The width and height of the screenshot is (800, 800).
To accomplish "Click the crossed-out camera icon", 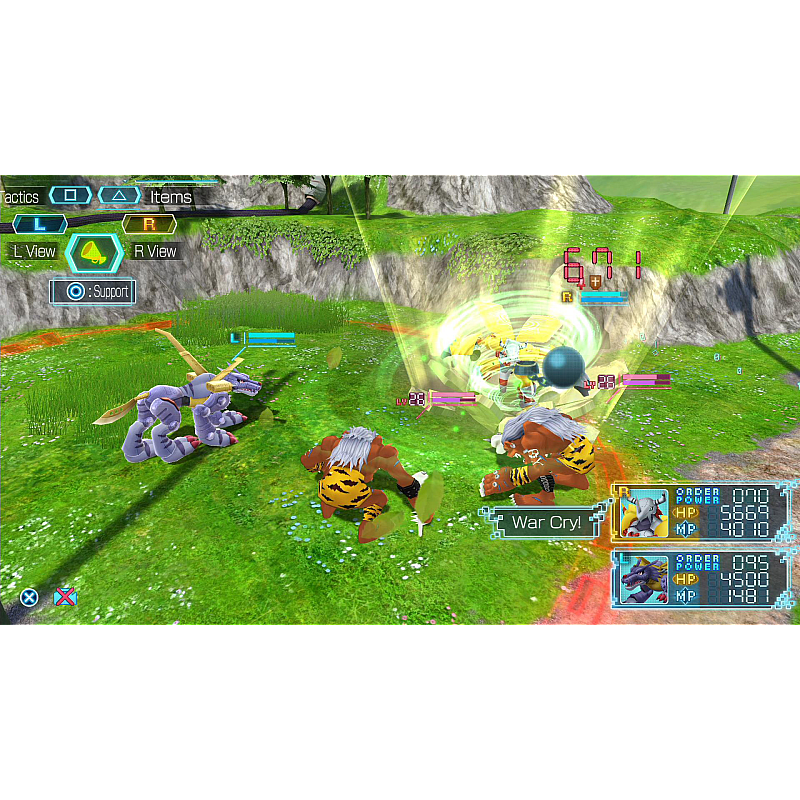I will point(65,597).
